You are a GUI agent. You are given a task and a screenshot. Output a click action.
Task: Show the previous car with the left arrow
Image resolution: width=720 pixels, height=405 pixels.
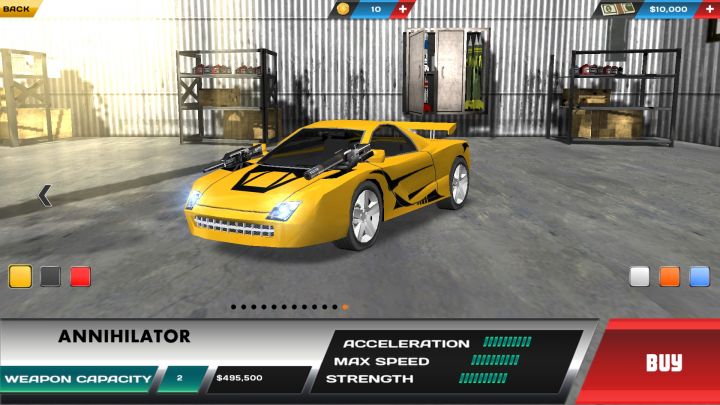point(44,196)
